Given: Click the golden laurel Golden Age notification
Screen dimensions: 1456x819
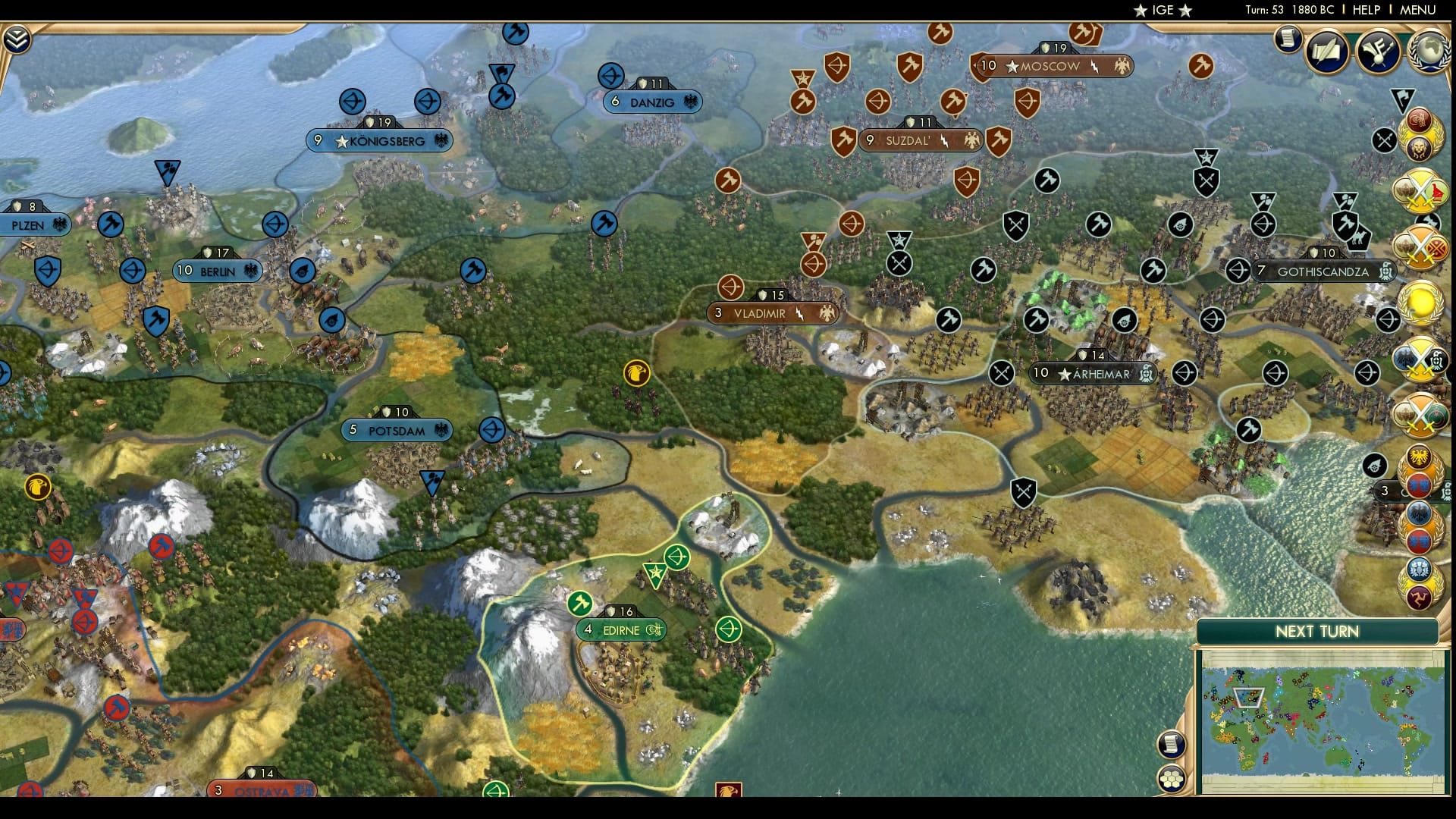Looking at the screenshot, I should [1420, 303].
